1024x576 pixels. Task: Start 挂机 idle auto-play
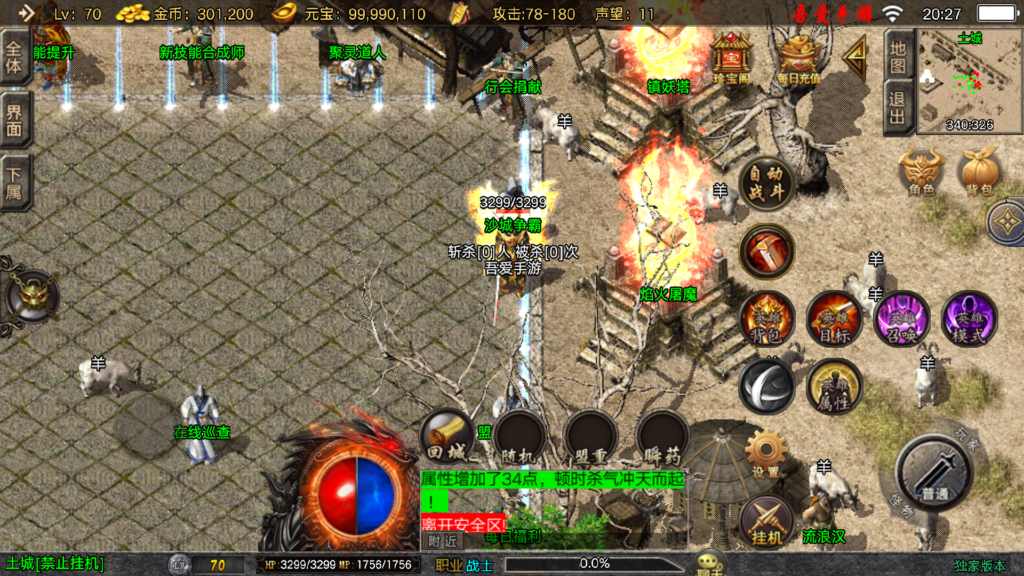[766, 521]
